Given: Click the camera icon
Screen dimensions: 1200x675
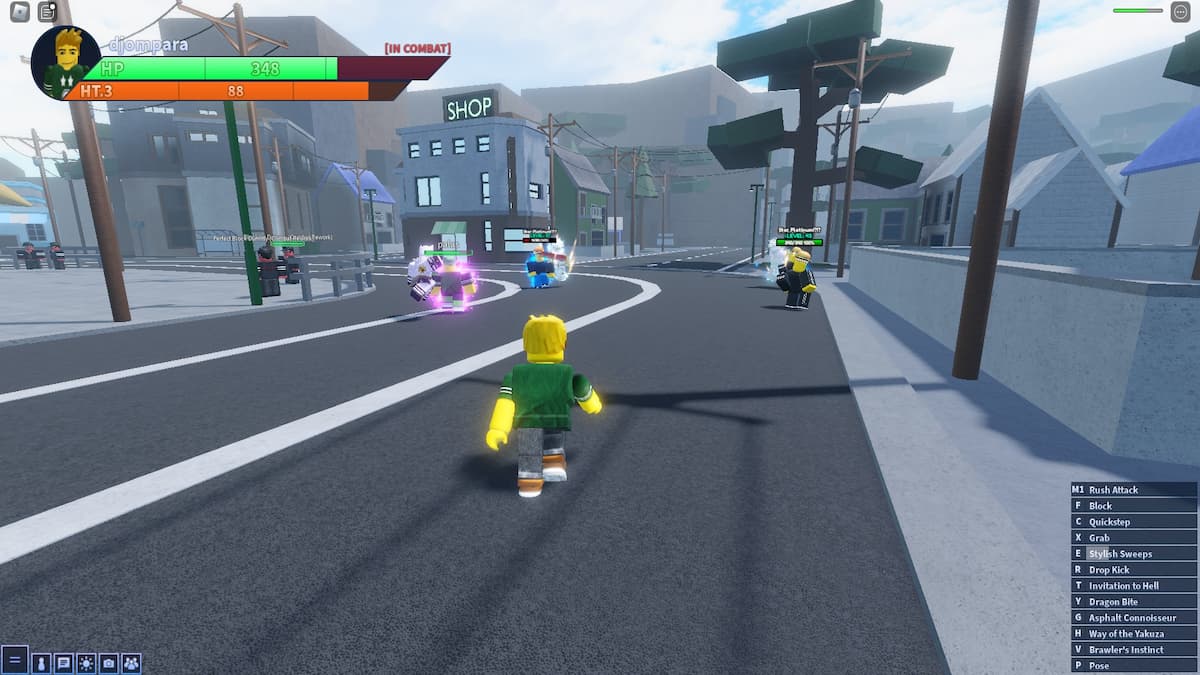Looking at the screenshot, I should click(108, 662).
